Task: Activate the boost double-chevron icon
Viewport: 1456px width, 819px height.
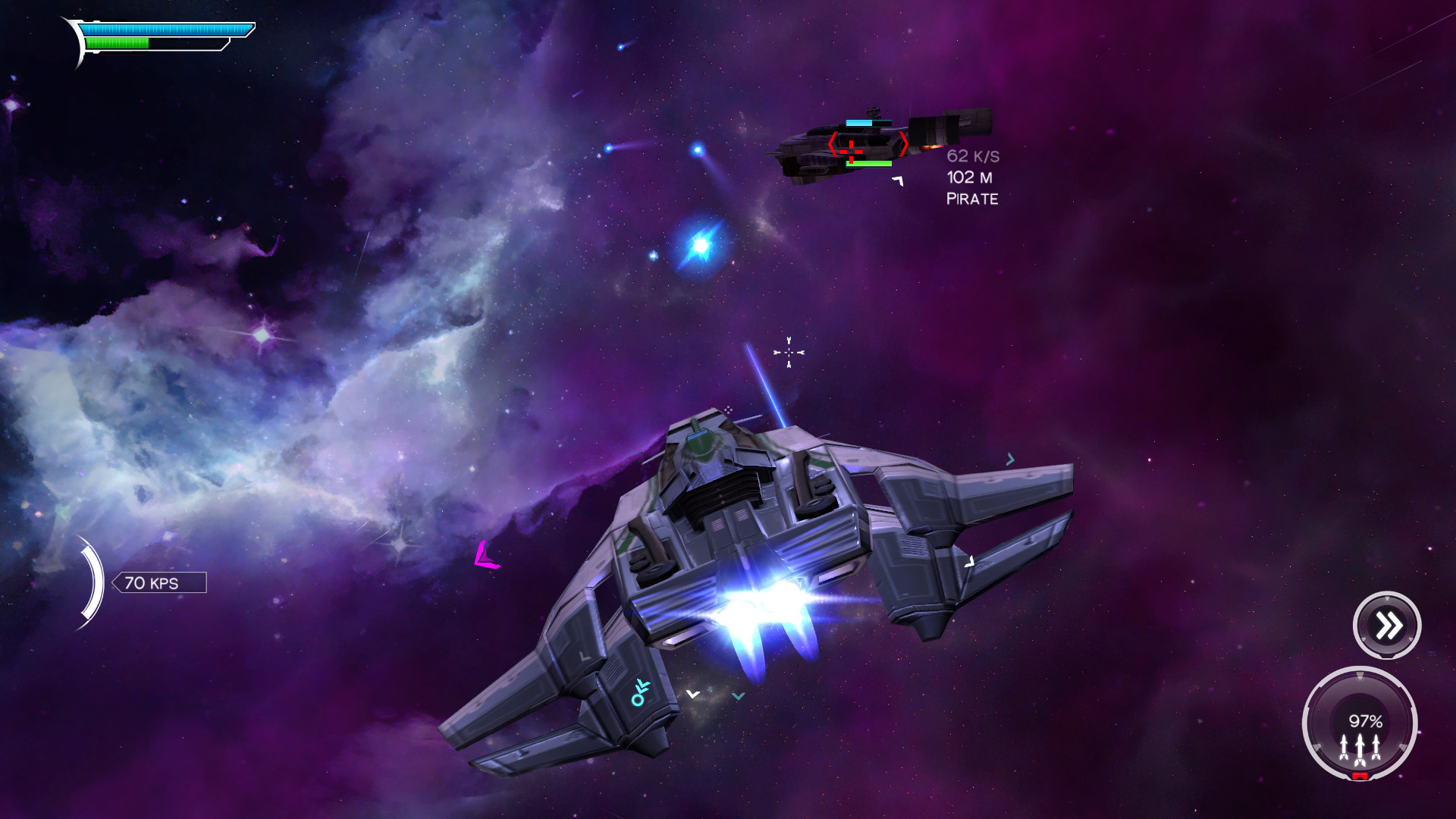Action: (x=1389, y=623)
